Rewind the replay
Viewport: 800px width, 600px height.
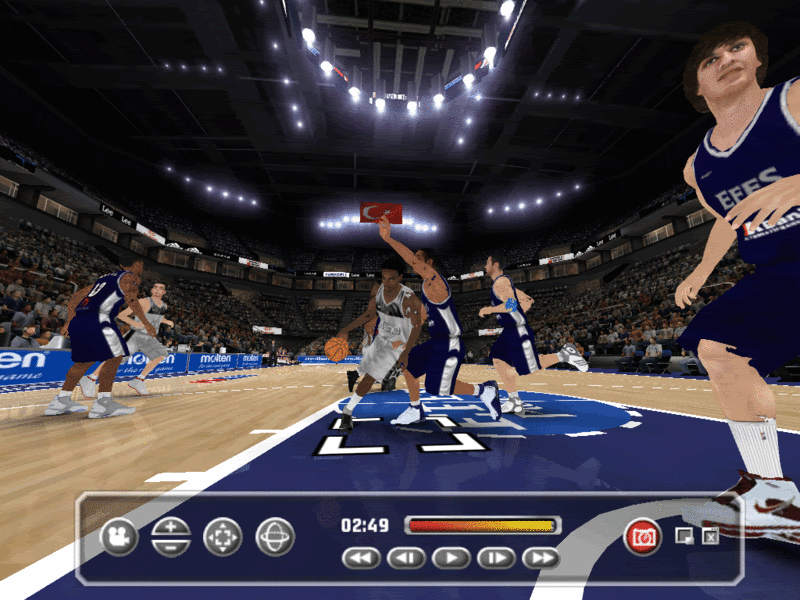click(361, 558)
